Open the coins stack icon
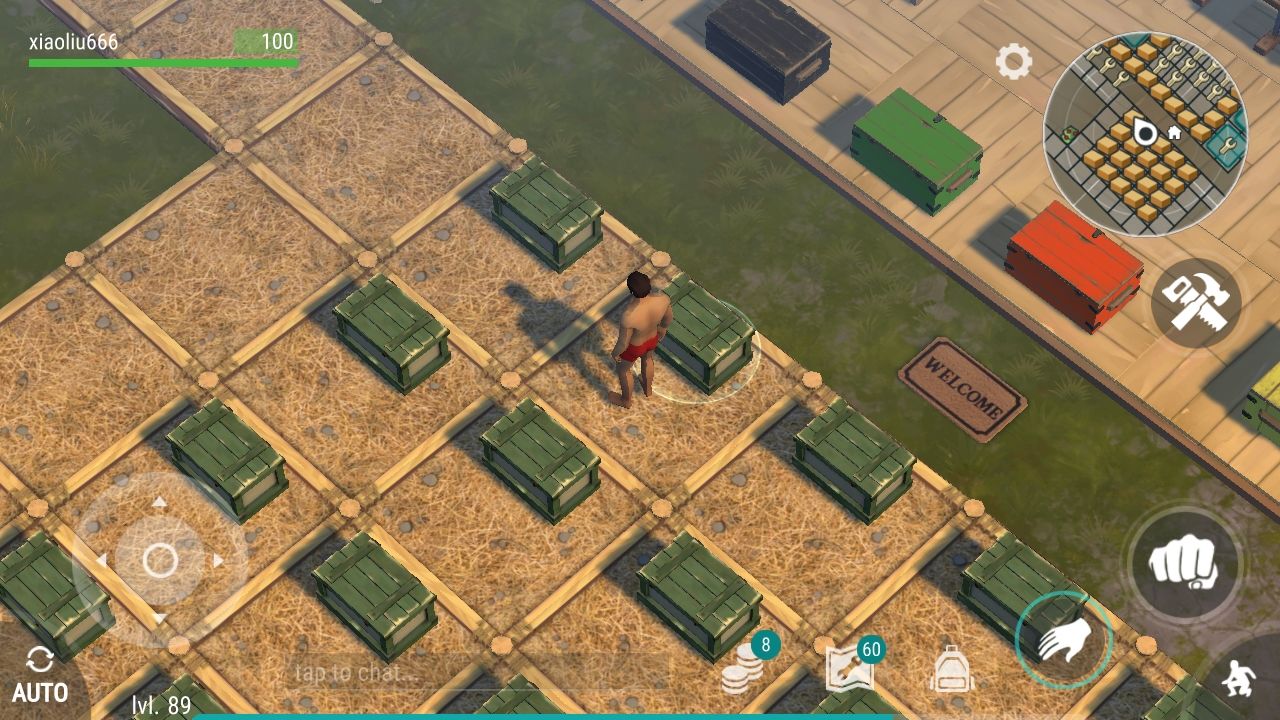 tap(743, 670)
